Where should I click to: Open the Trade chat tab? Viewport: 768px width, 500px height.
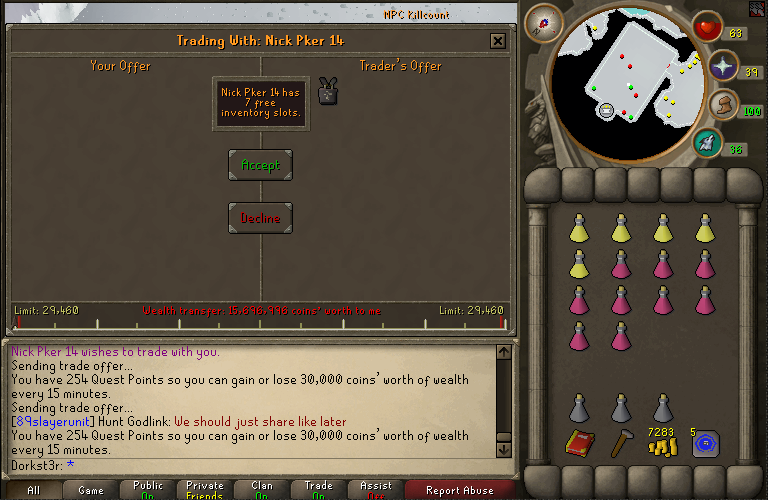tap(319, 490)
